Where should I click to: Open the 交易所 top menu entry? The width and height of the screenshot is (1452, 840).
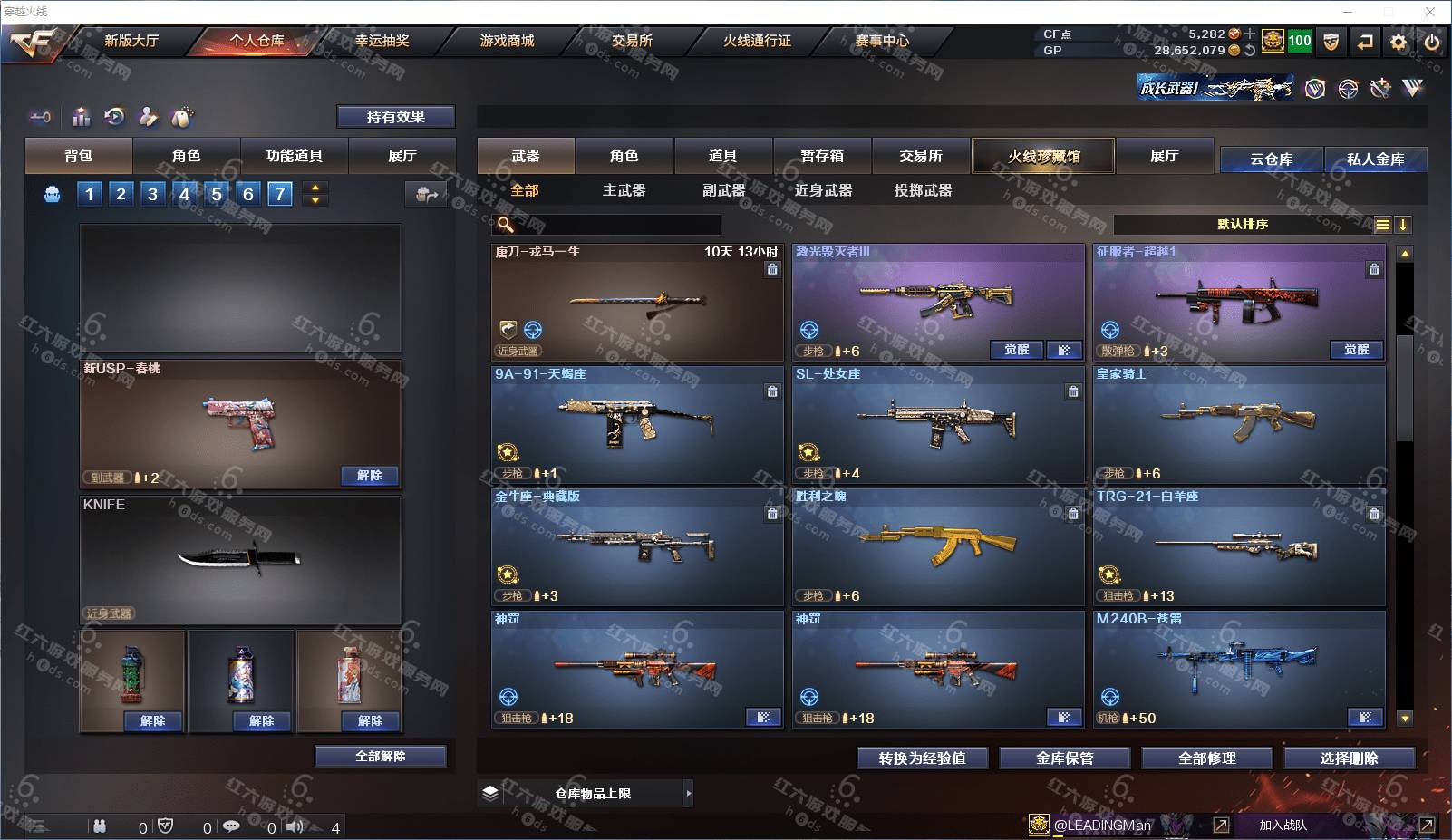coord(632,41)
